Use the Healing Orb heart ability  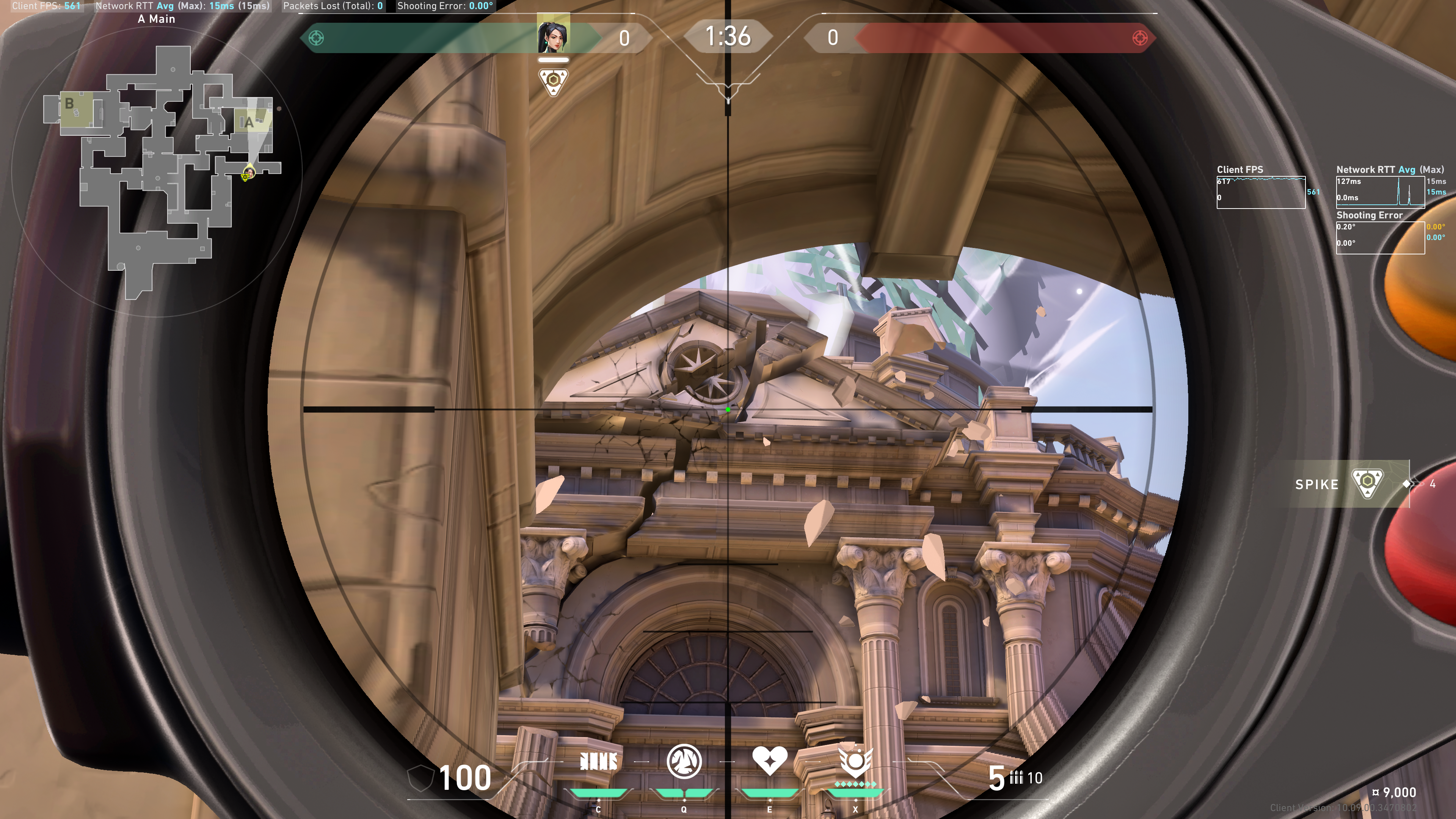pos(769,761)
